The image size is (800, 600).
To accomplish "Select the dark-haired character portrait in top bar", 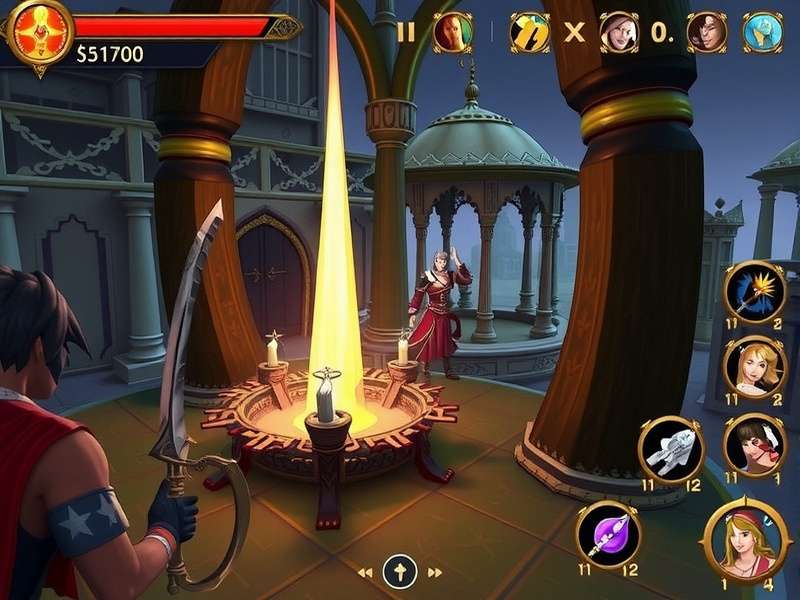I will click(x=707, y=32).
